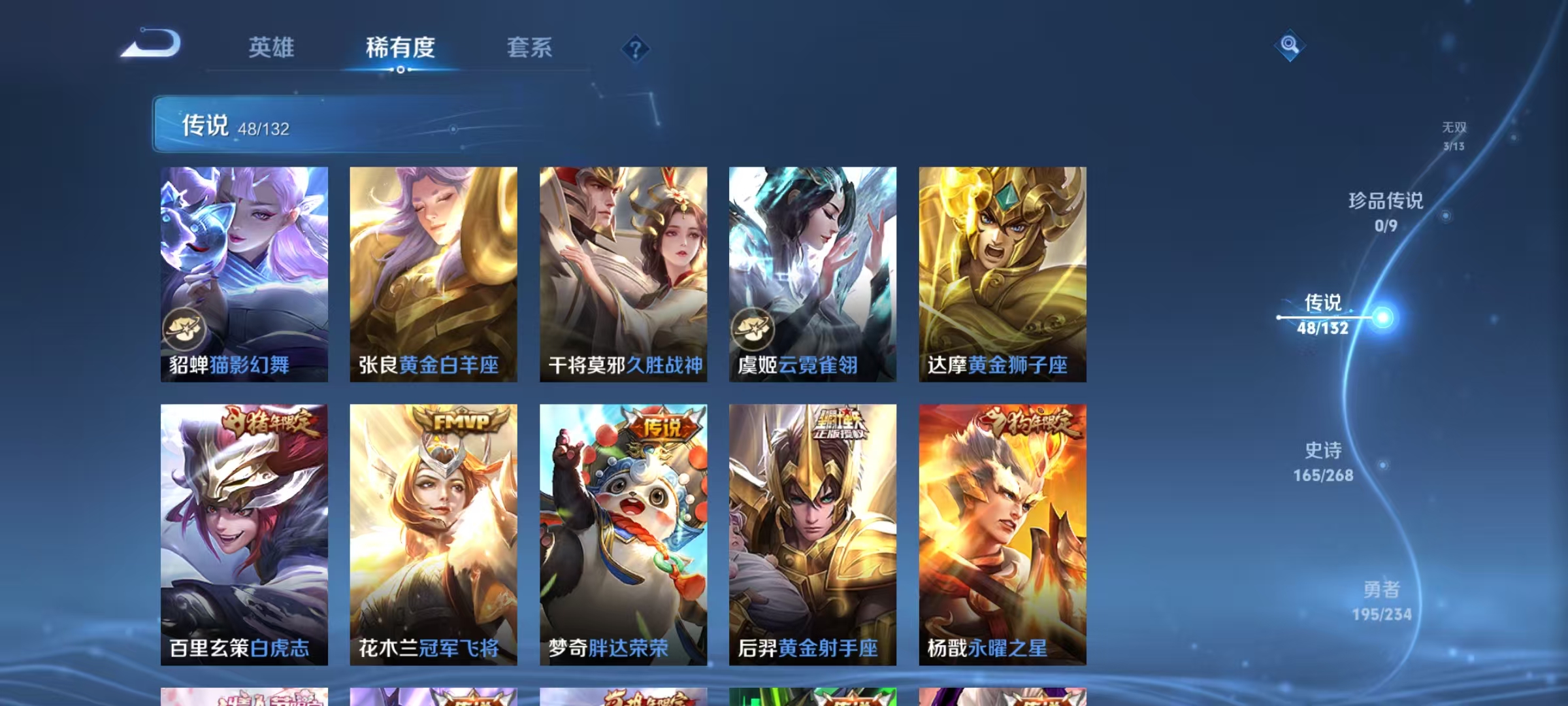Select the 达摩黄金狮子座 skin thumbnail
Viewport: 1568px width, 706px height.
pos(1002,275)
